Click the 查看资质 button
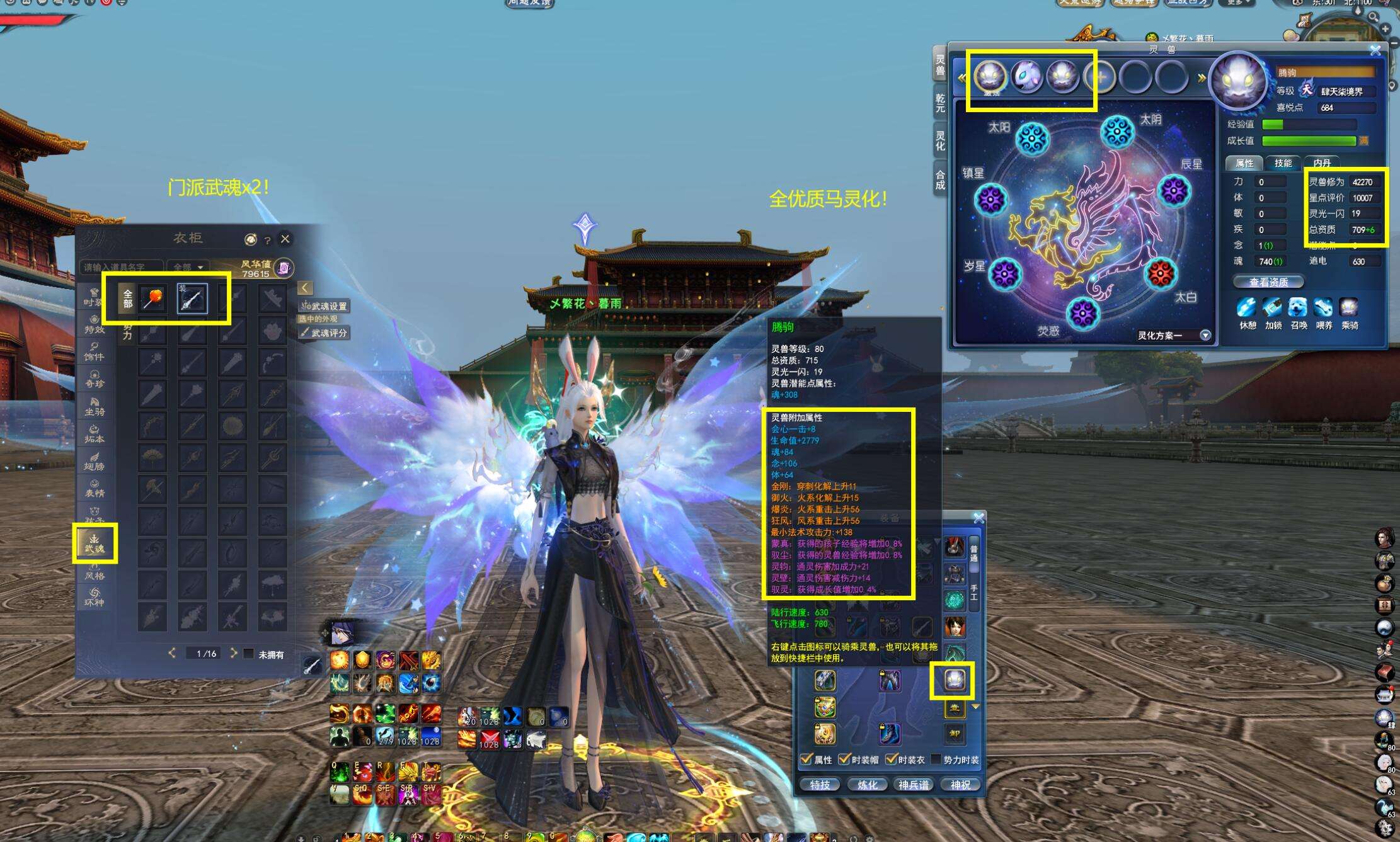The height and width of the screenshot is (842, 1400). (x=1268, y=282)
